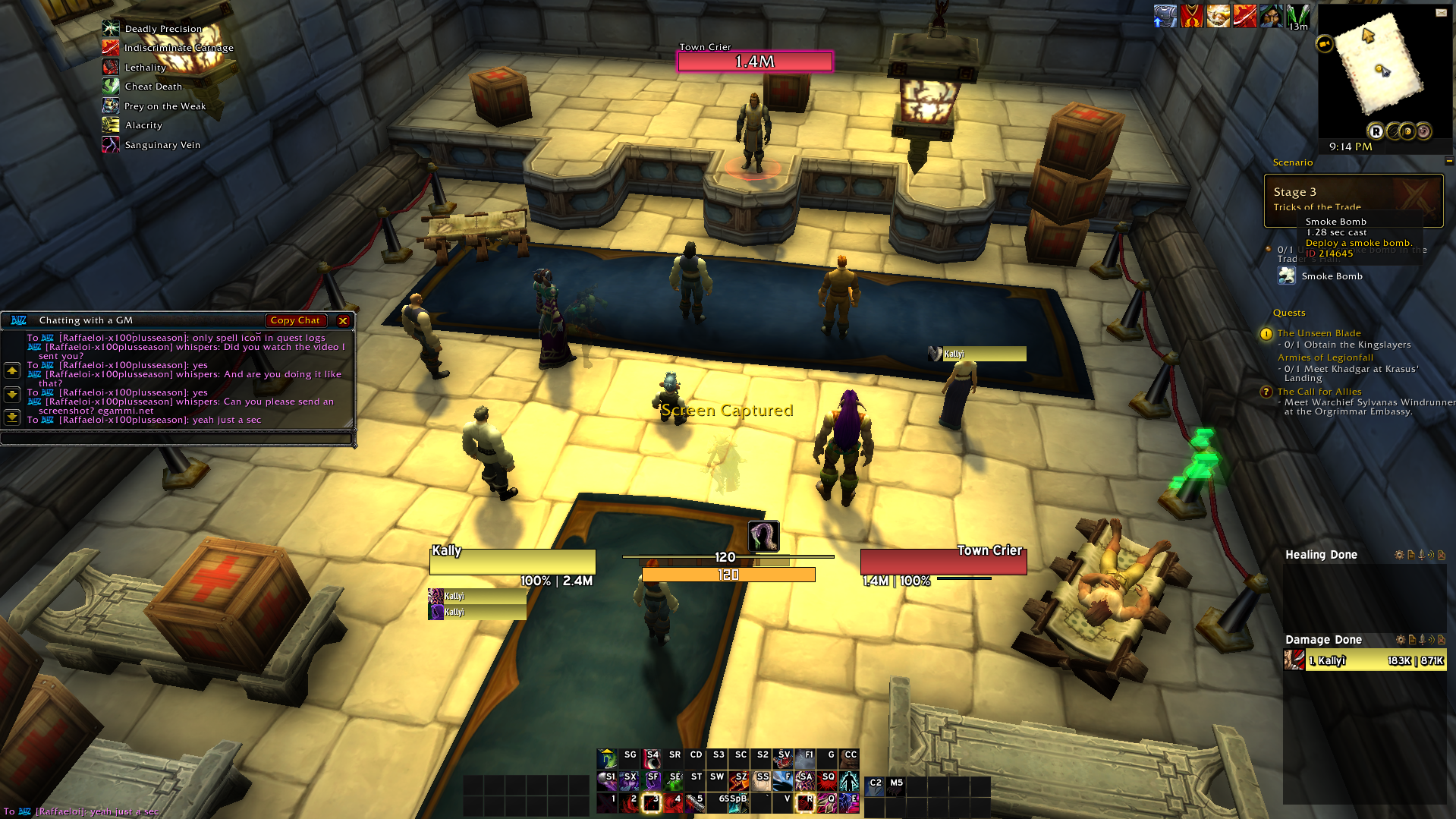The height and width of the screenshot is (819, 1456).
Task: Jump to bottom of GM chat
Action: tap(12, 417)
